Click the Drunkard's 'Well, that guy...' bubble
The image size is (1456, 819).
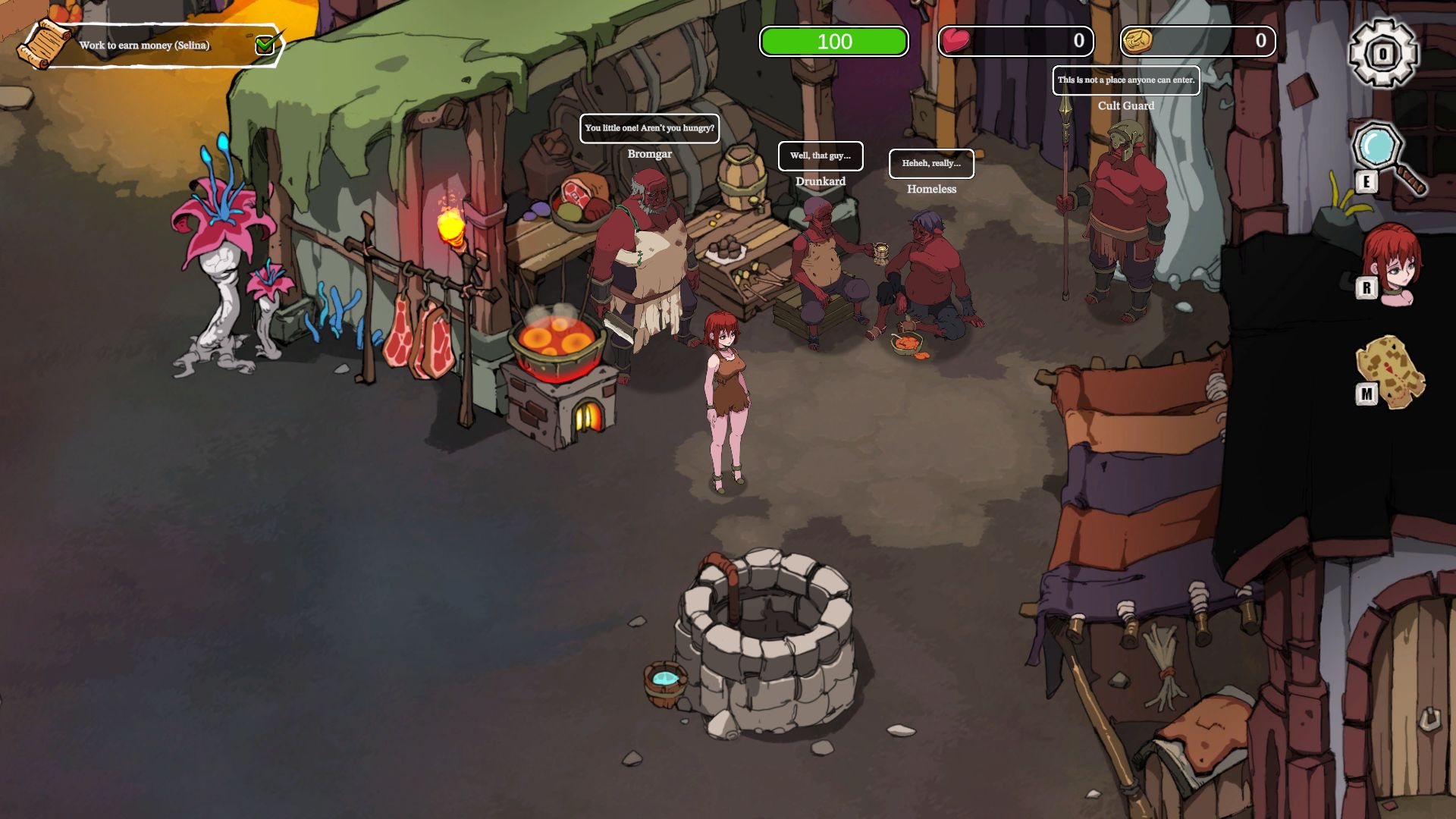(821, 156)
